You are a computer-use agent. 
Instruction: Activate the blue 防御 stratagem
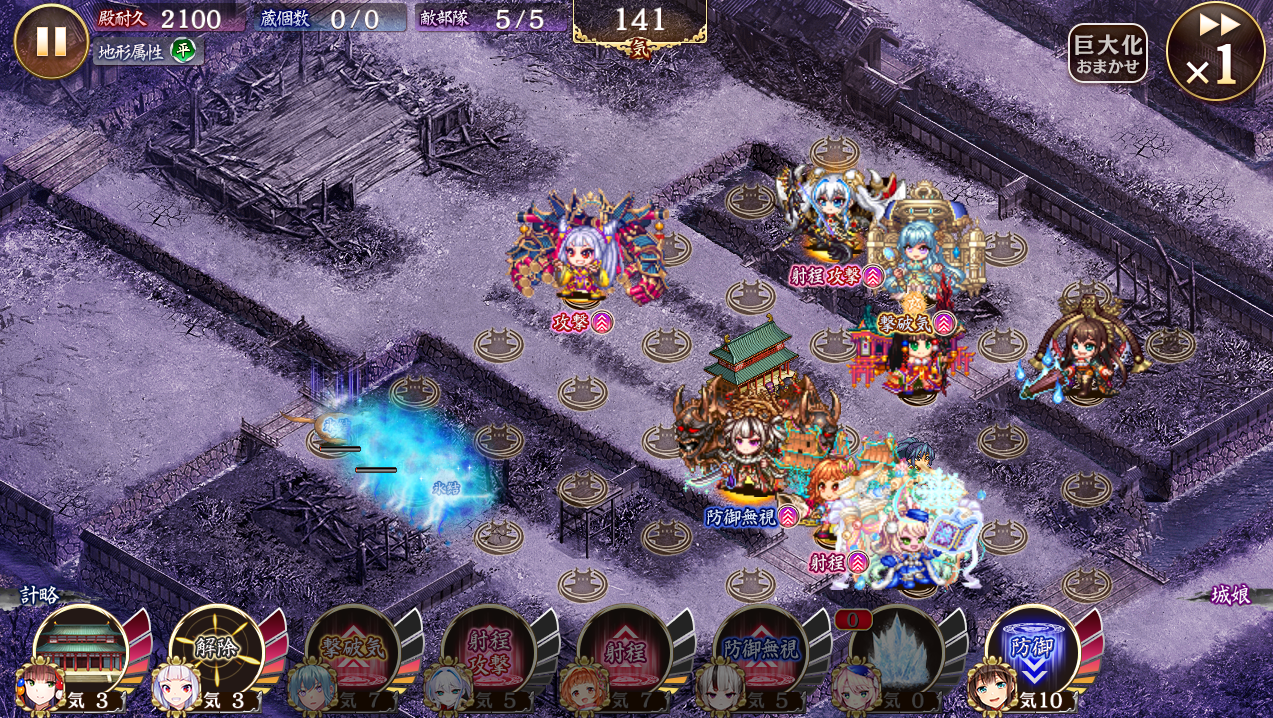[x=1032, y=652]
